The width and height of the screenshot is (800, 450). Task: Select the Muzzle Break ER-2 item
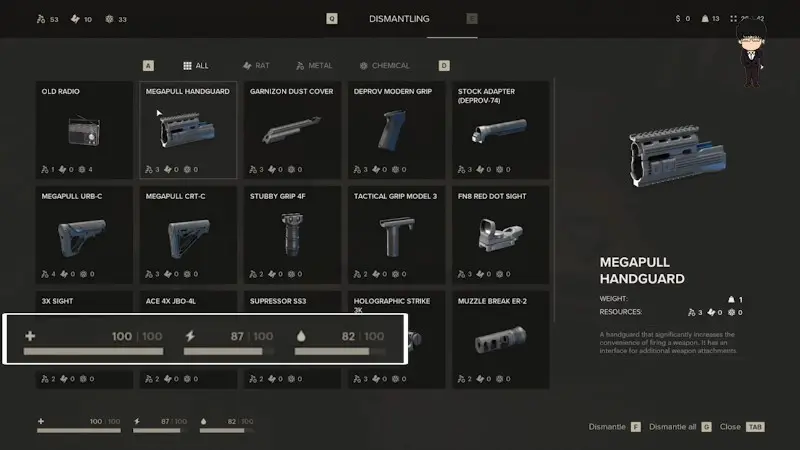pyautogui.click(x=500, y=340)
